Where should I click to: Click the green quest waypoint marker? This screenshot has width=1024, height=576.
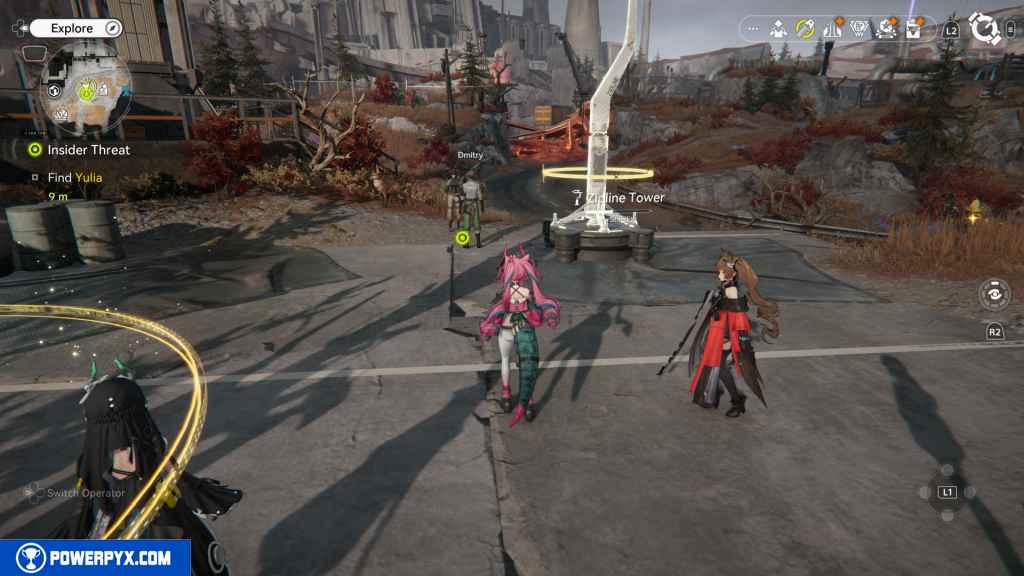click(x=462, y=238)
